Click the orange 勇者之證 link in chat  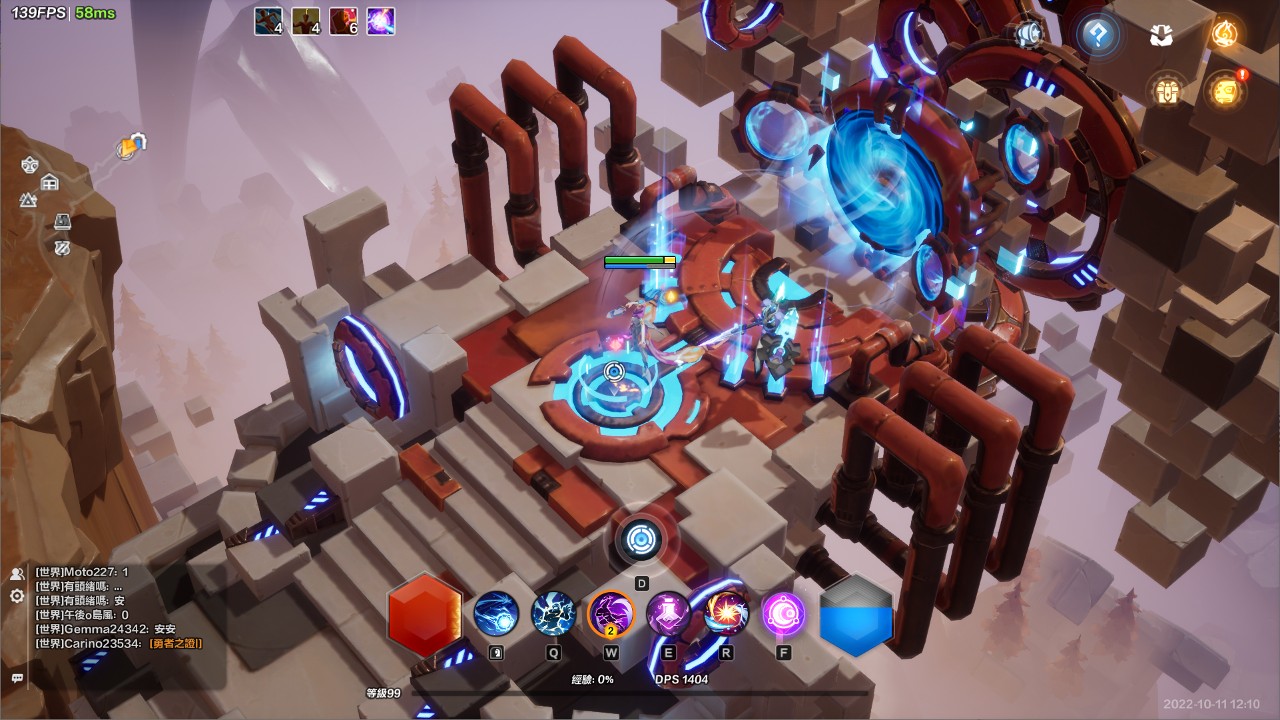point(176,643)
